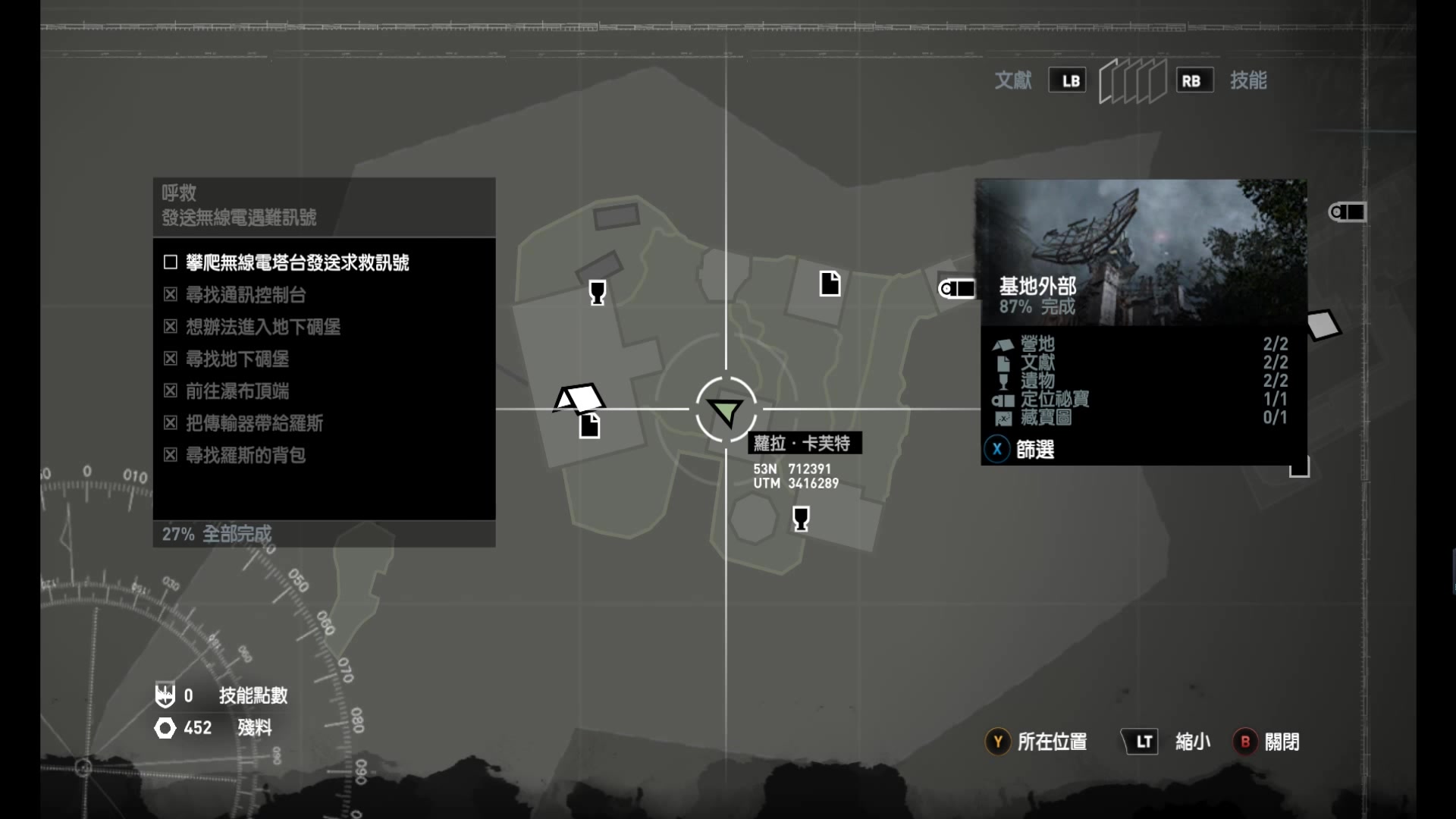
Task: Select the relic cup marker near map center
Action: pos(598,291)
